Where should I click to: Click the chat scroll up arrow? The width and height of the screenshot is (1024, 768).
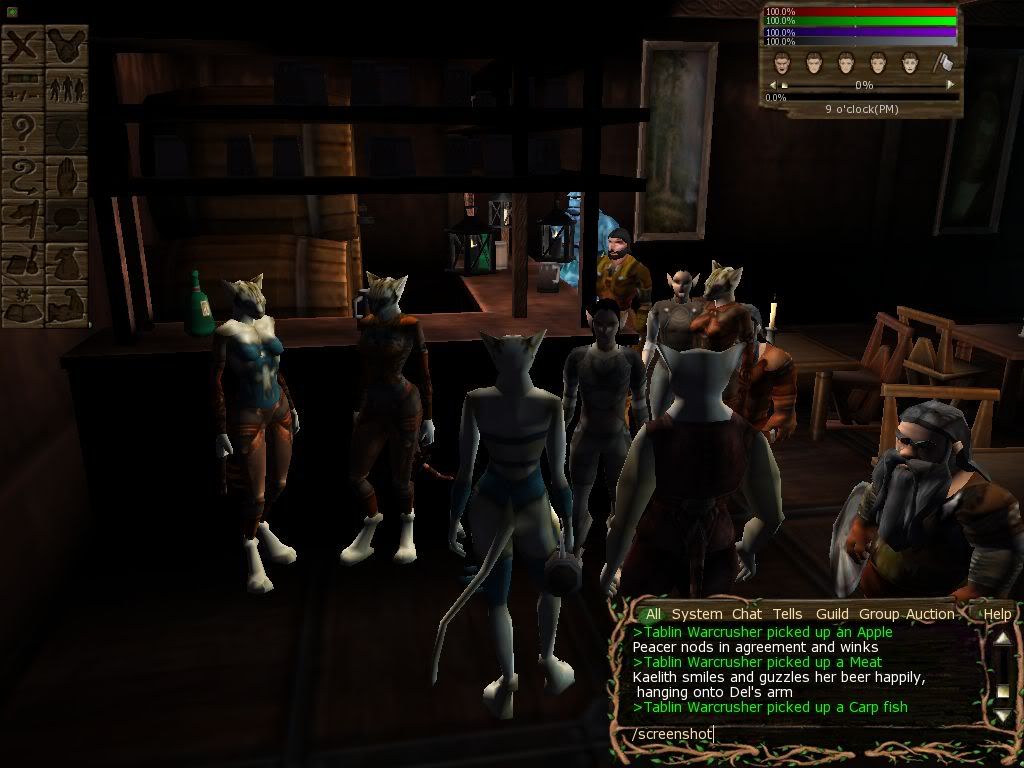click(x=1001, y=641)
